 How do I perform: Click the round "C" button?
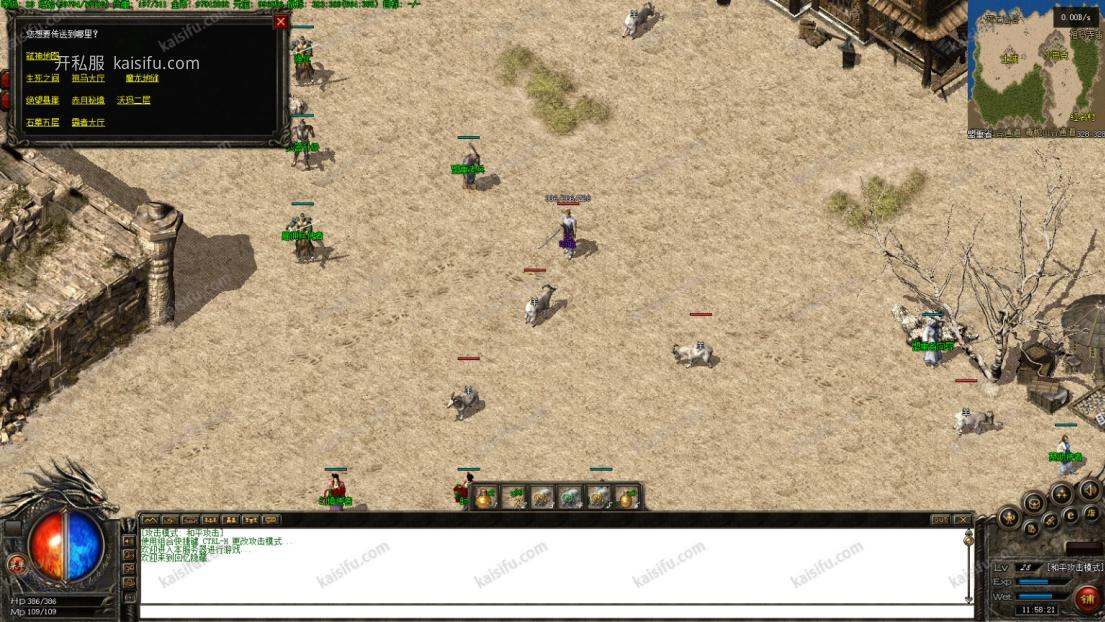coord(1070,516)
